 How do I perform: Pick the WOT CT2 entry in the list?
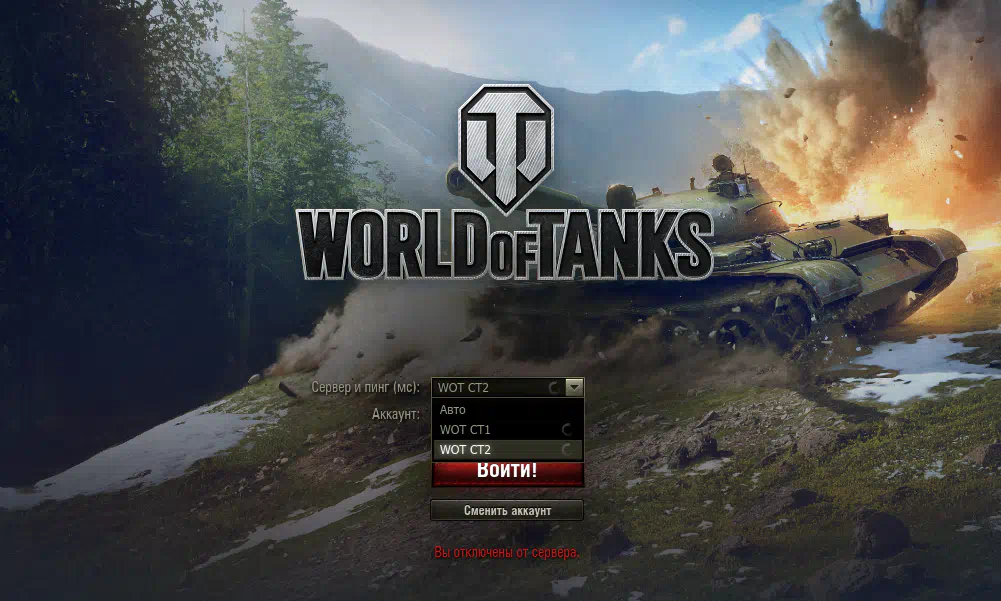pyautogui.click(x=500, y=449)
